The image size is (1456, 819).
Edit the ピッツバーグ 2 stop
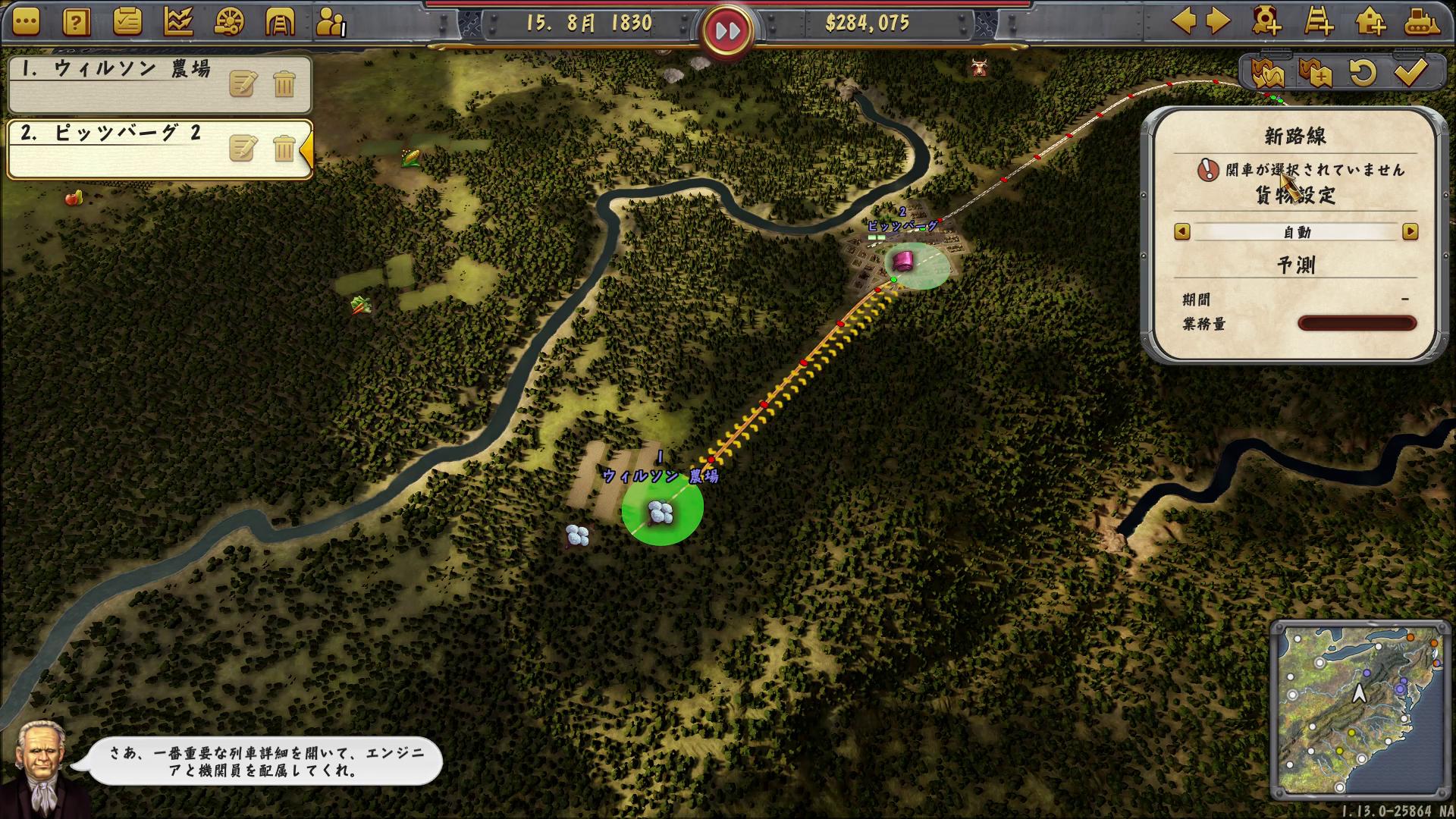[243, 149]
